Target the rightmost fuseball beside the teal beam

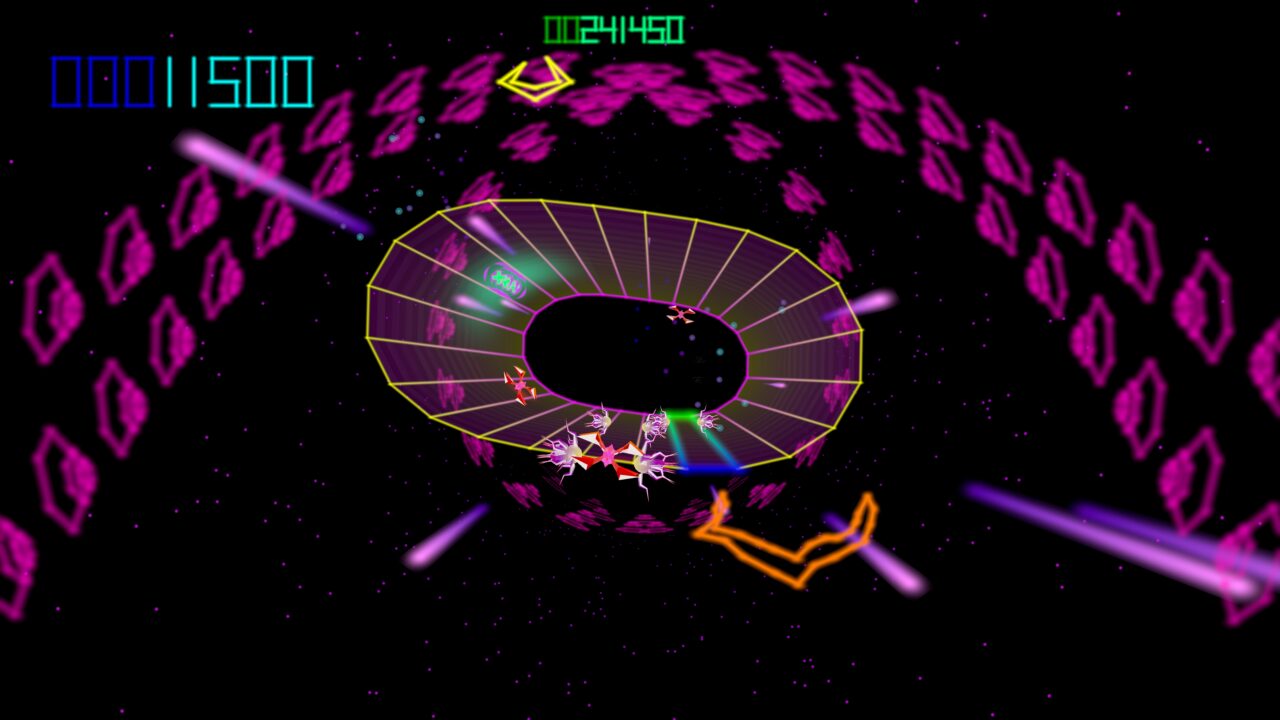tap(706, 422)
